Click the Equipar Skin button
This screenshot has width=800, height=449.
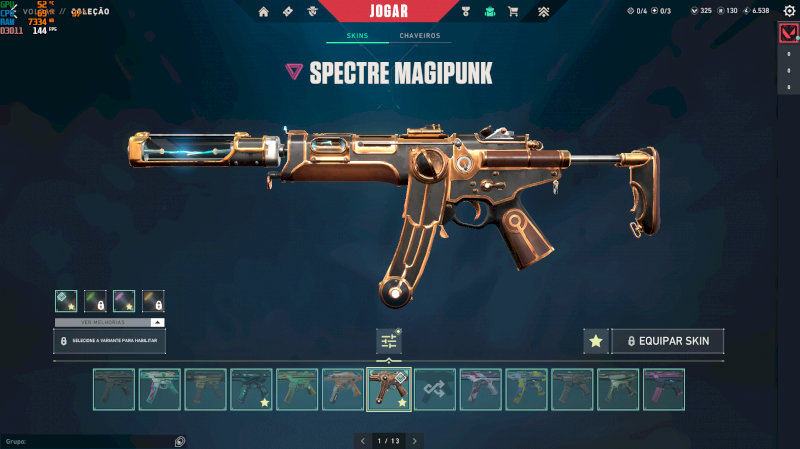[668, 341]
